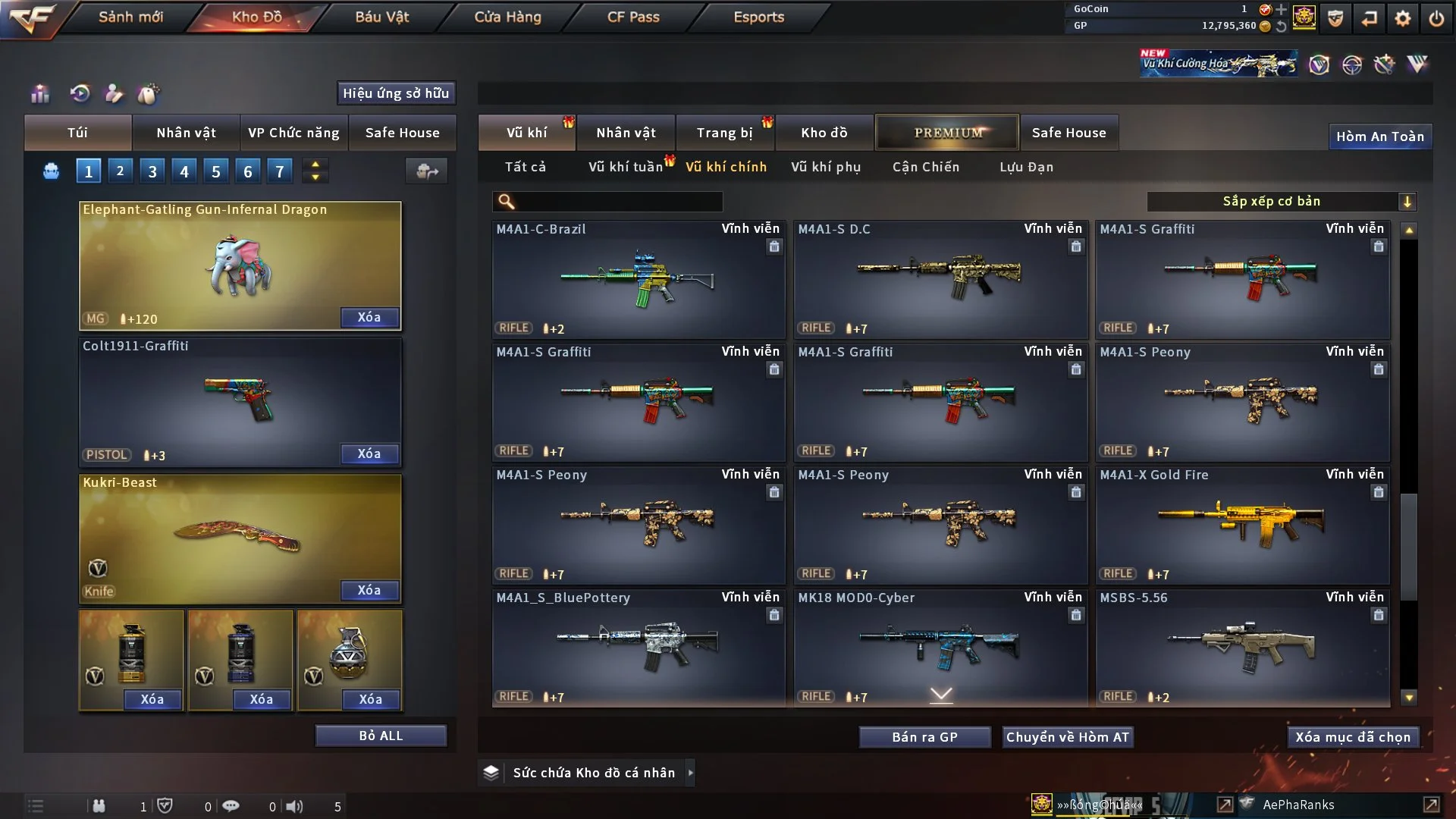Remove the Colt1911-Graffiti with Xóa
Image resolution: width=1456 pixels, height=819 pixels.
pyautogui.click(x=369, y=453)
